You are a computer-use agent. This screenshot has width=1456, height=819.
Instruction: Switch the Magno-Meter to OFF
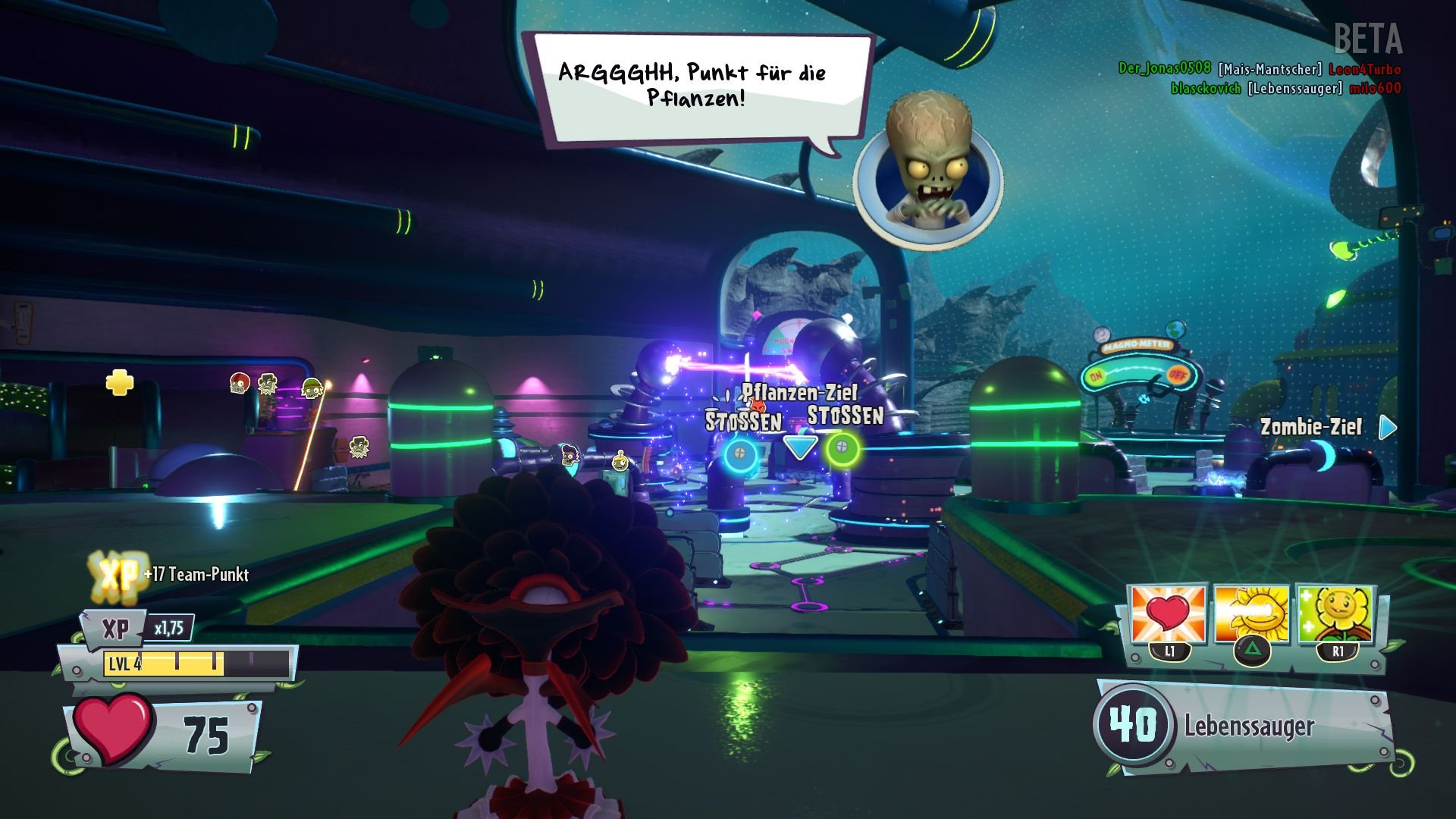1178,376
